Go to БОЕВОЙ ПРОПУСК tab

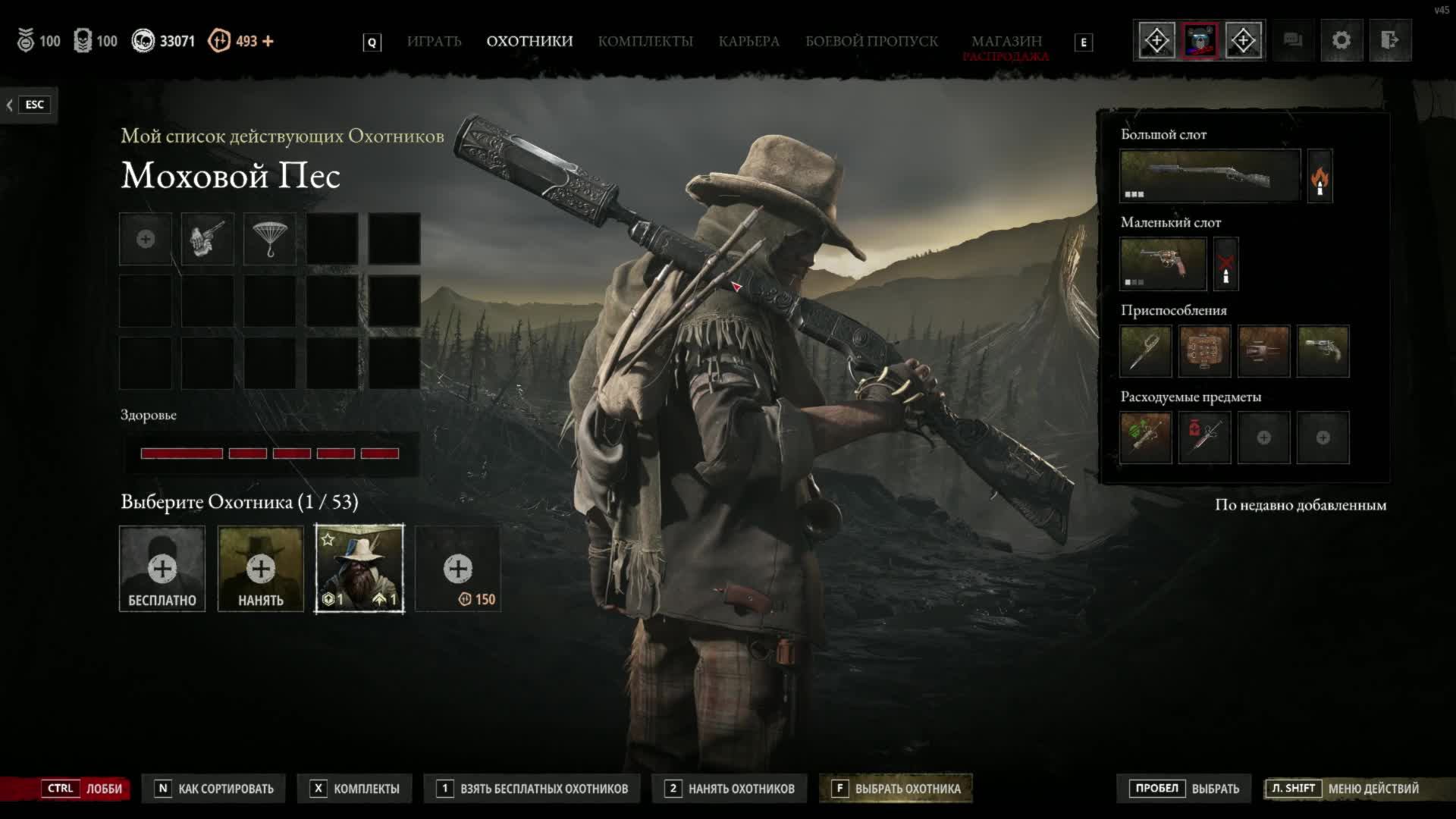[871, 41]
